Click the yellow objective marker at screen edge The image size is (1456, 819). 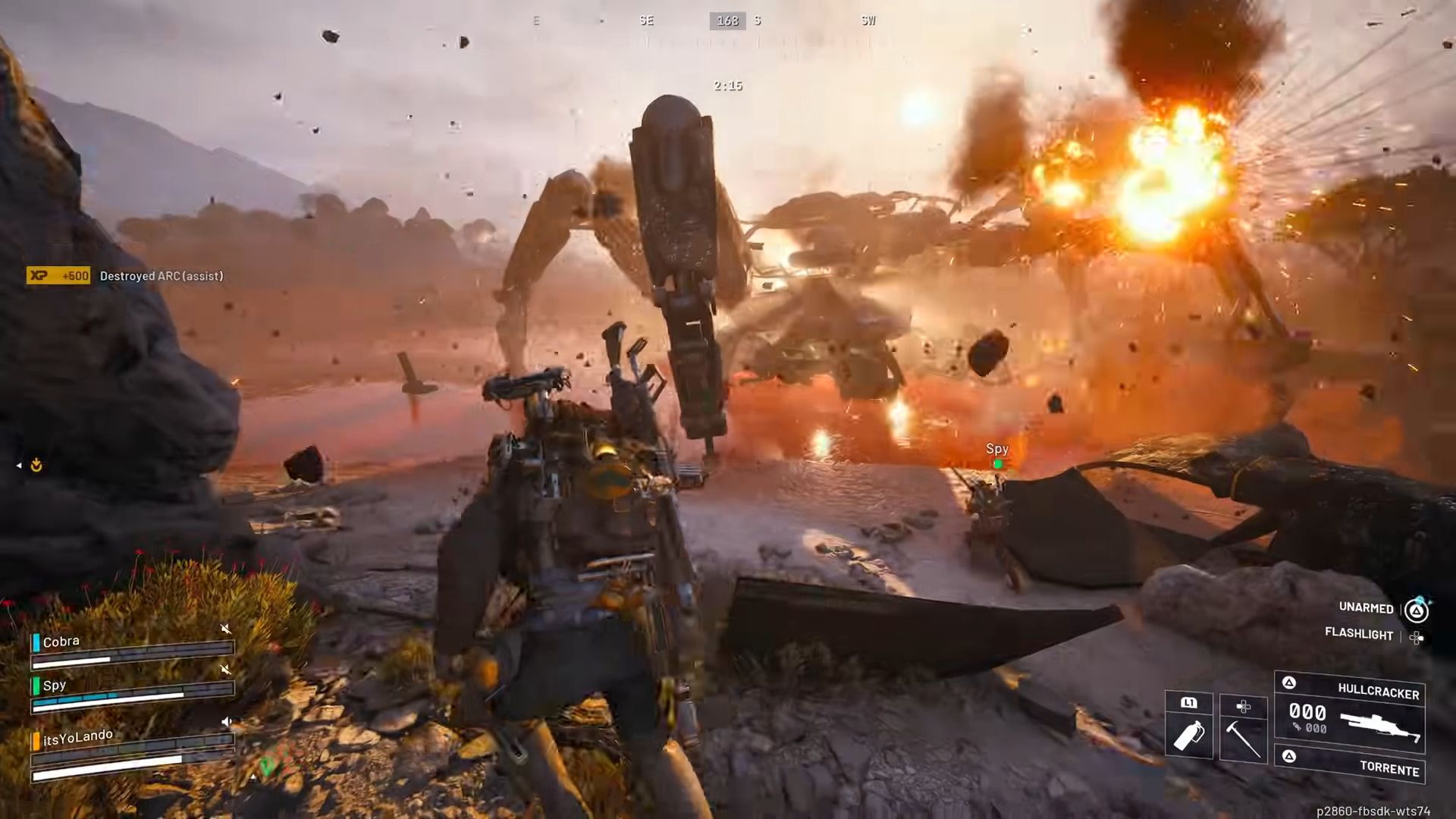(36, 466)
